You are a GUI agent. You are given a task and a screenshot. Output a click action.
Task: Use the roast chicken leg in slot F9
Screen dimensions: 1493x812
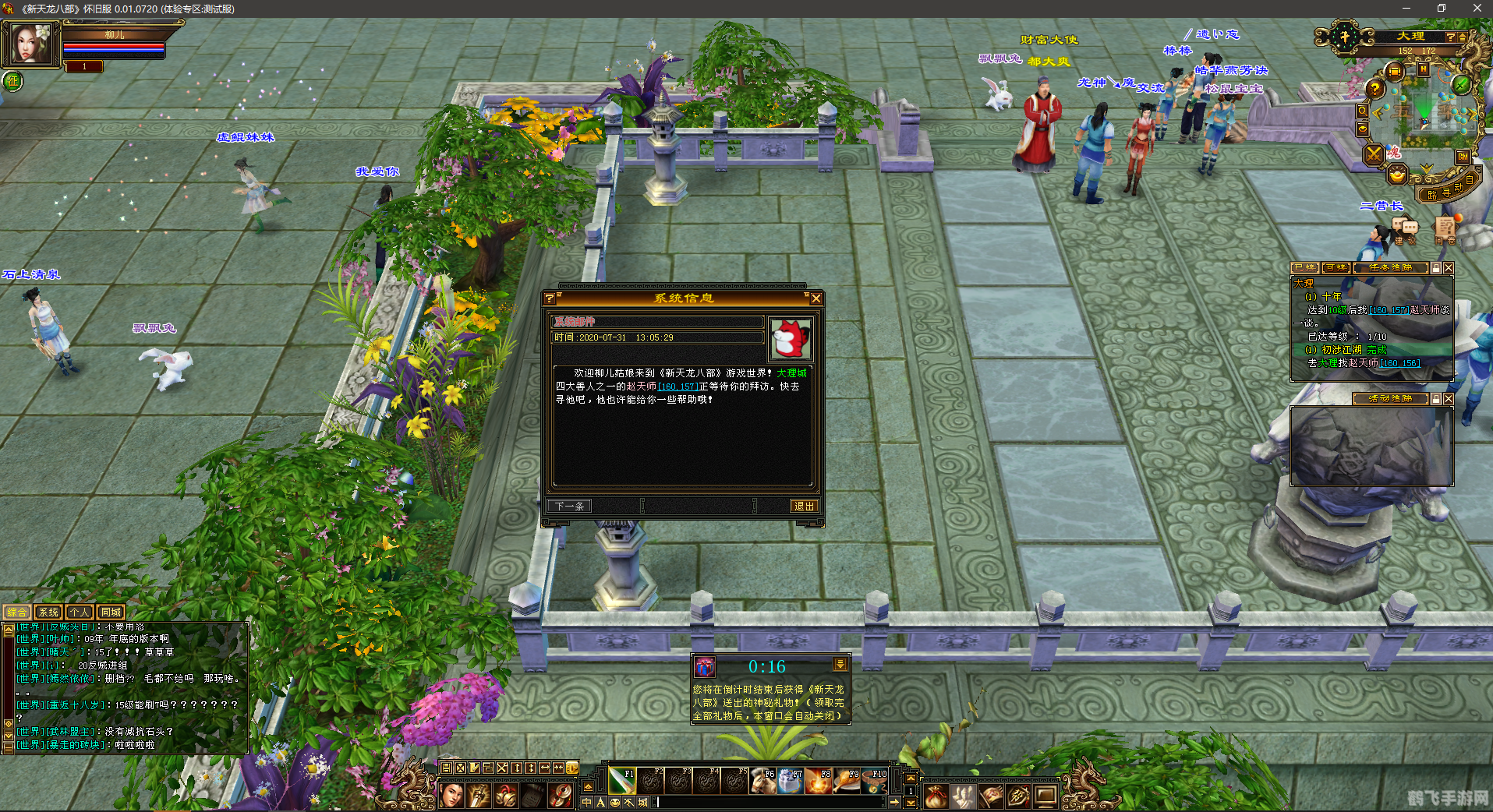847,780
